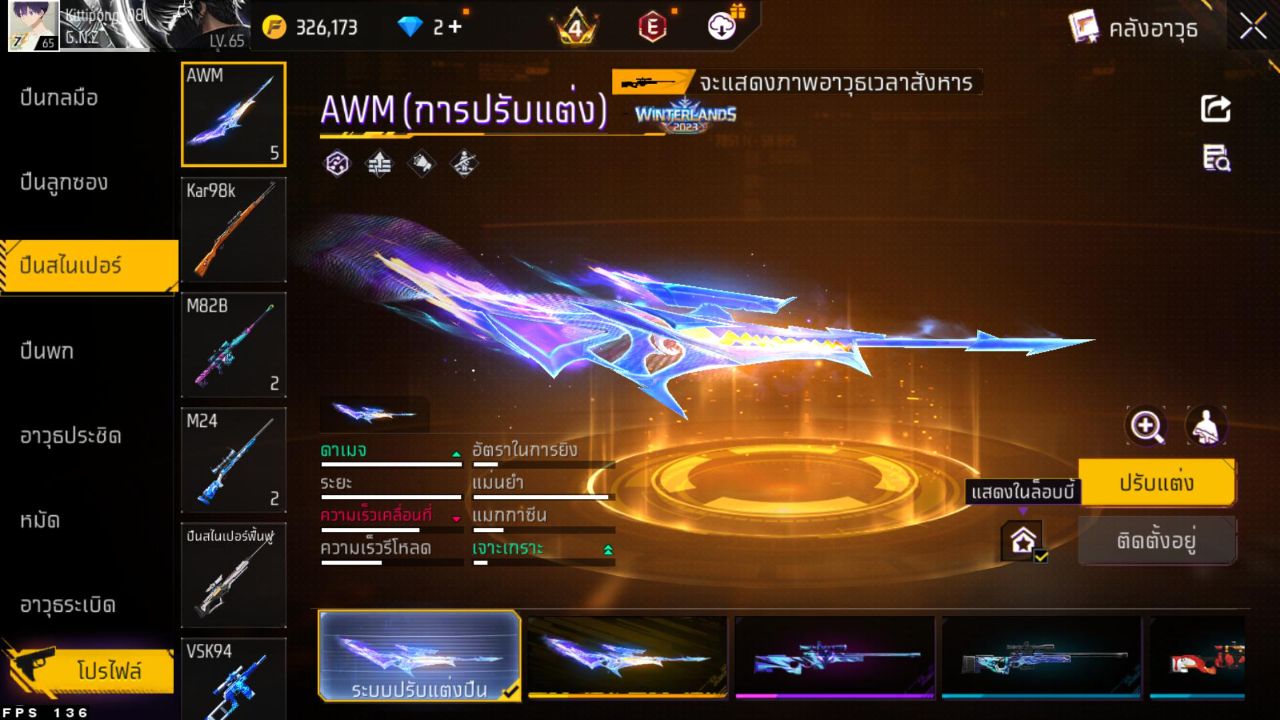This screenshot has height=720, width=1280.
Task: Show character preview holding the weapon
Action: [1206, 426]
